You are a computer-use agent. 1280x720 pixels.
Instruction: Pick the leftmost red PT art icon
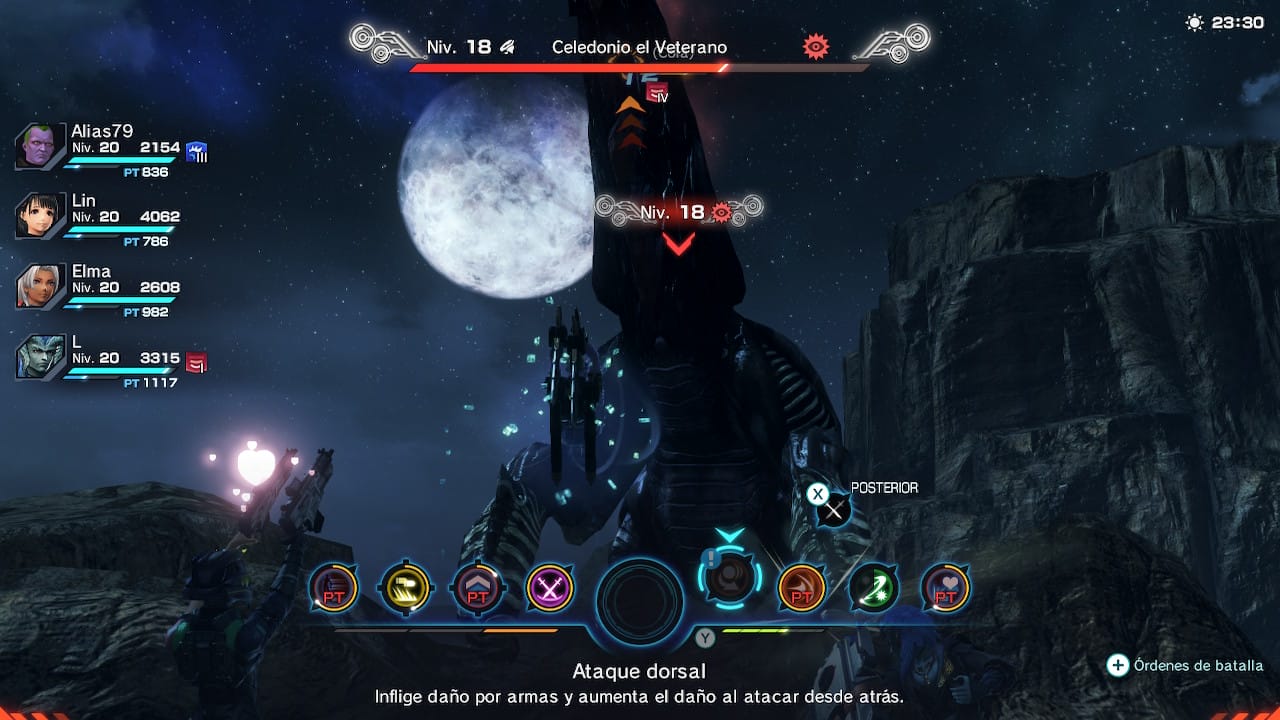pyautogui.click(x=333, y=588)
